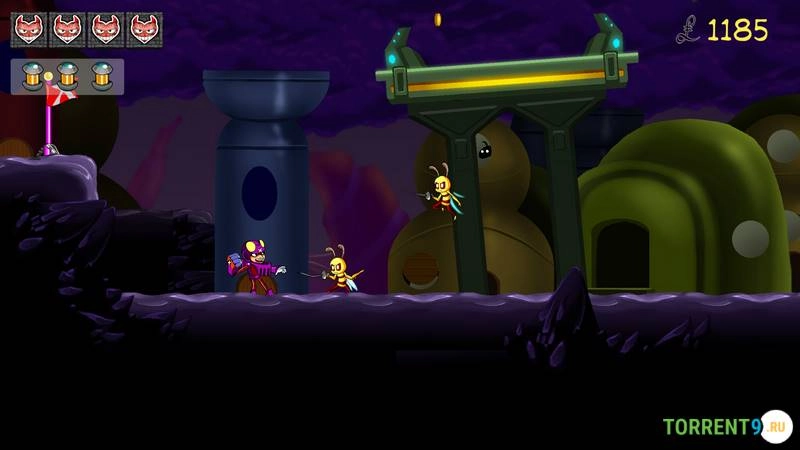Open the torrent9.ru watermark link

click(x=724, y=427)
